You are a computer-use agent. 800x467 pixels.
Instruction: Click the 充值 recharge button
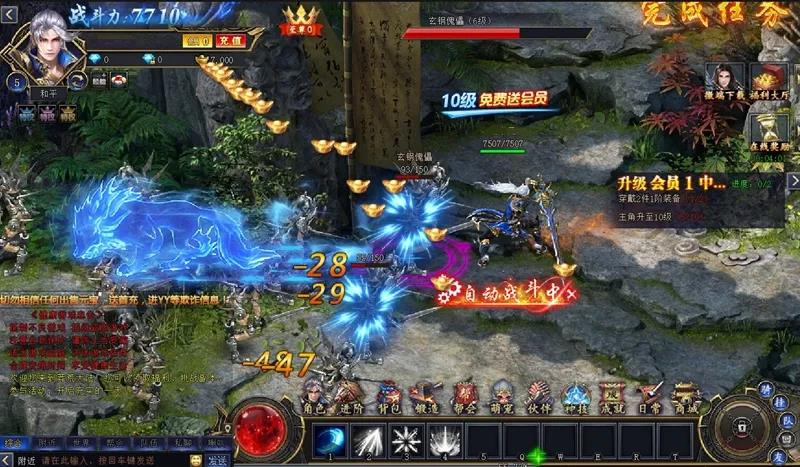click(231, 42)
